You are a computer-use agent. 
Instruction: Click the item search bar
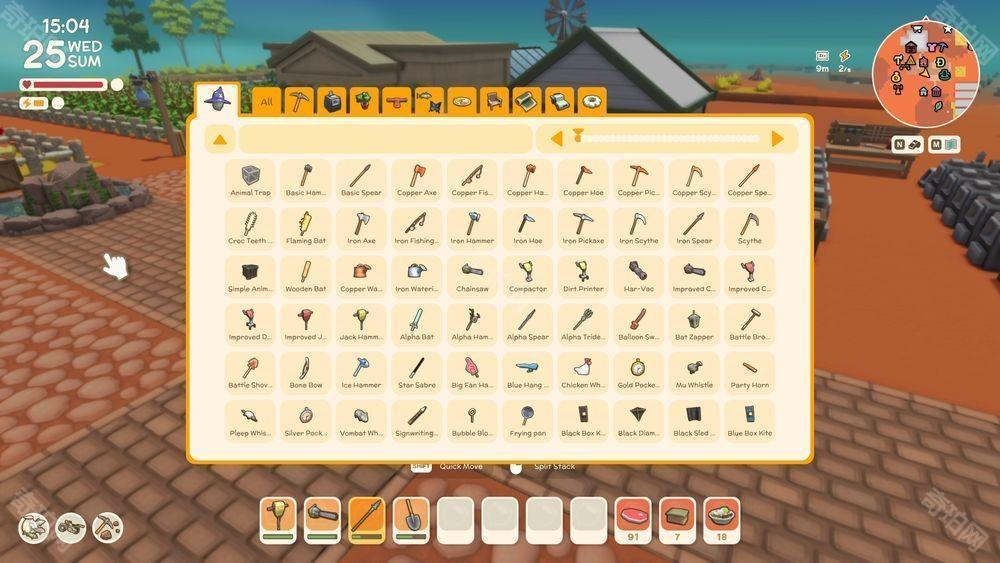pyautogui.click(x=385, y=139)
